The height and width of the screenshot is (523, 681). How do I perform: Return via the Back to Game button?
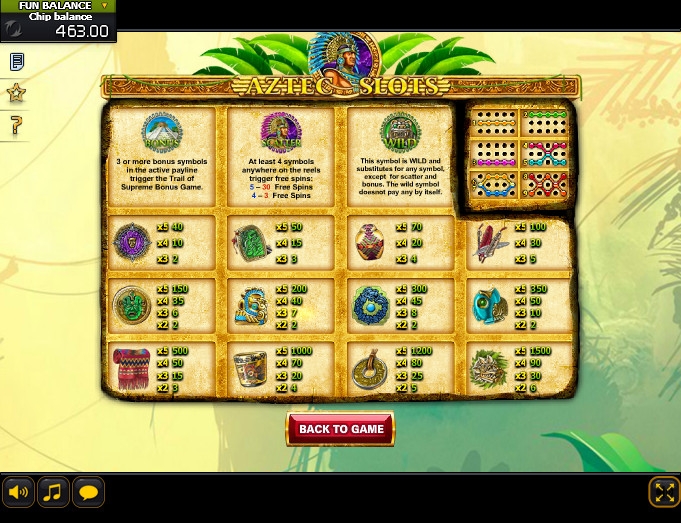click(x=341, y=429)
